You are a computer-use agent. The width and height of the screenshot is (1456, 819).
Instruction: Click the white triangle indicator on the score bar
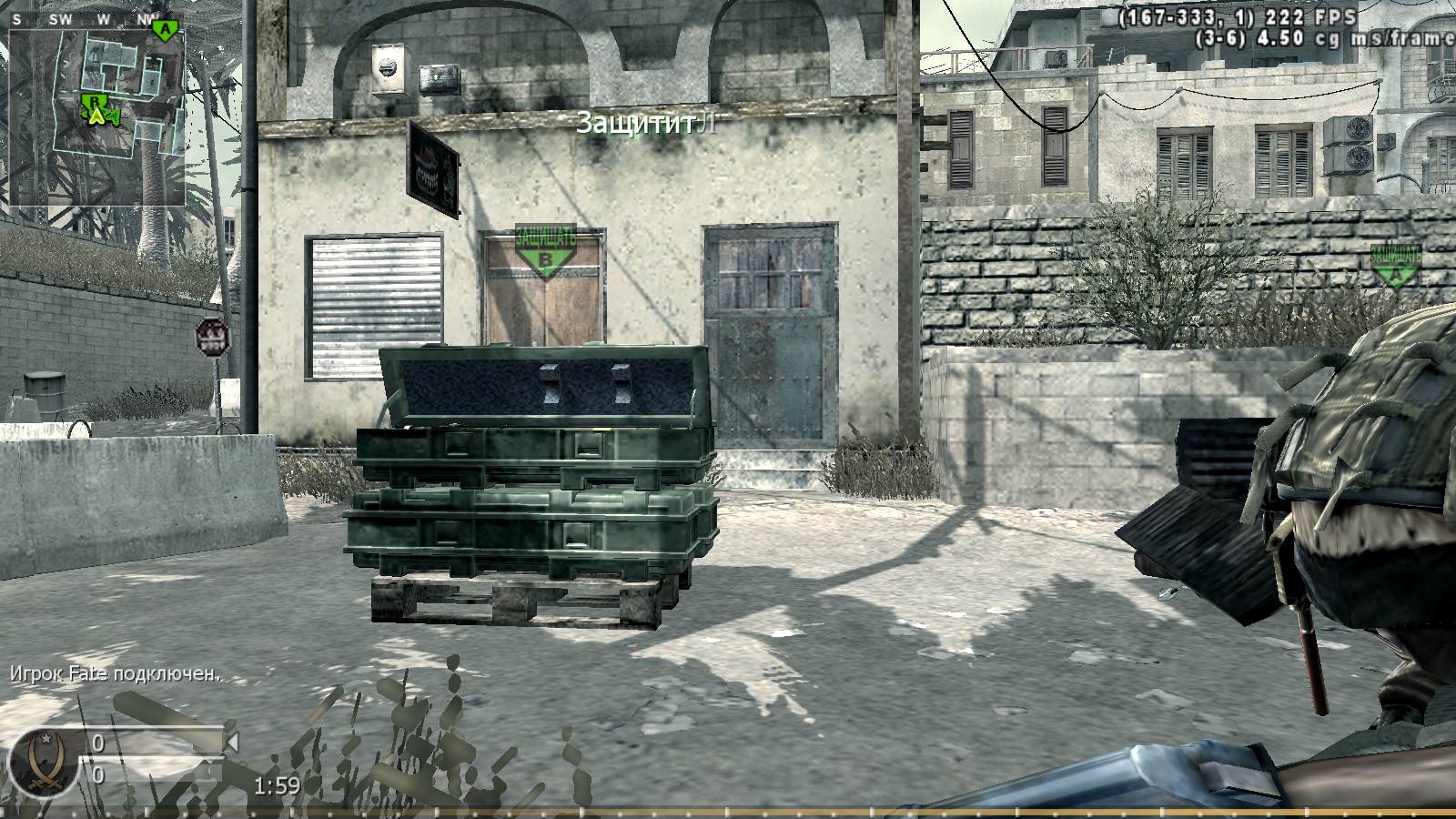click(x=232, y=743)
